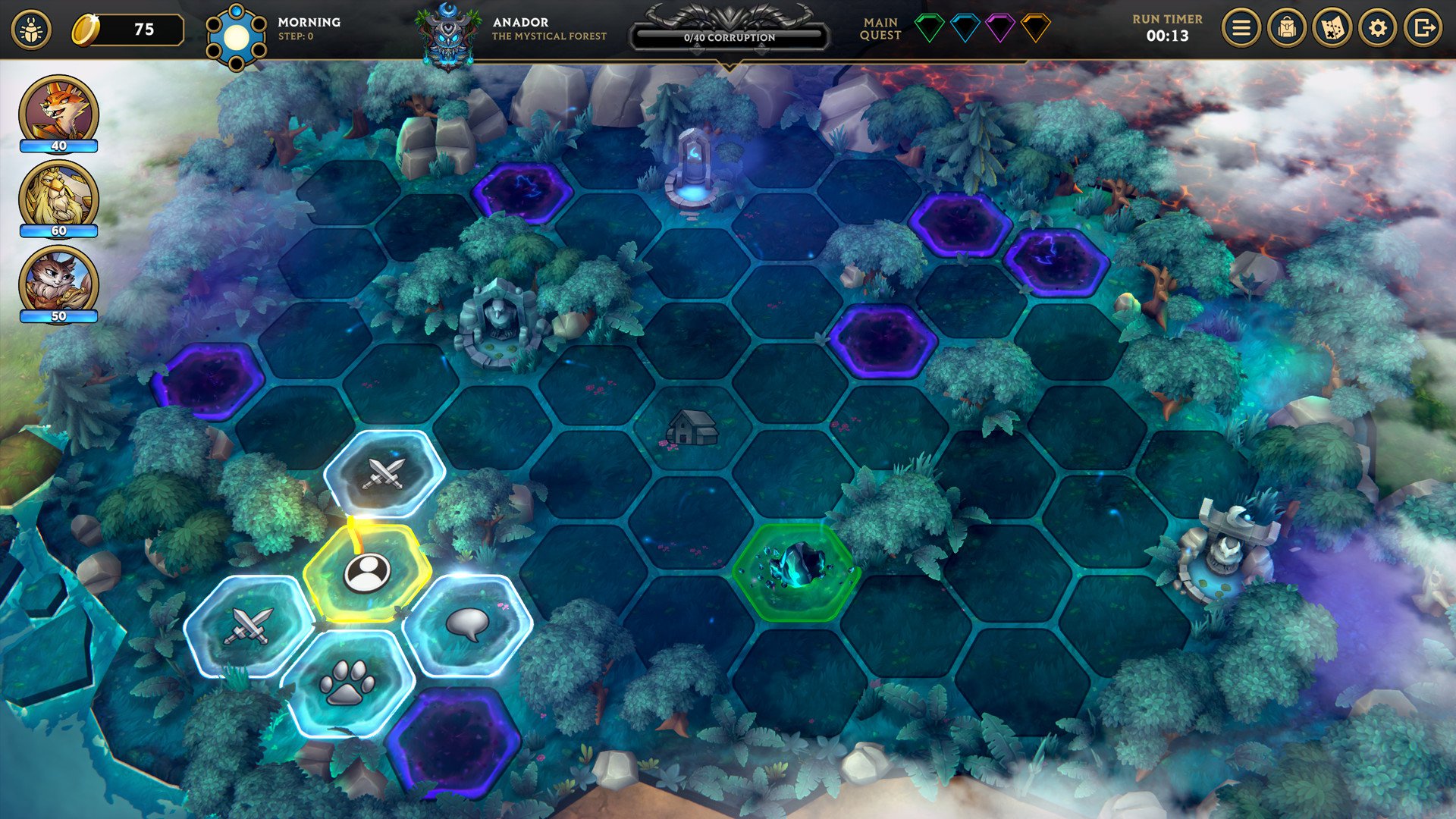
Task: Open the backpack inventory
Action: point(1286,29)
